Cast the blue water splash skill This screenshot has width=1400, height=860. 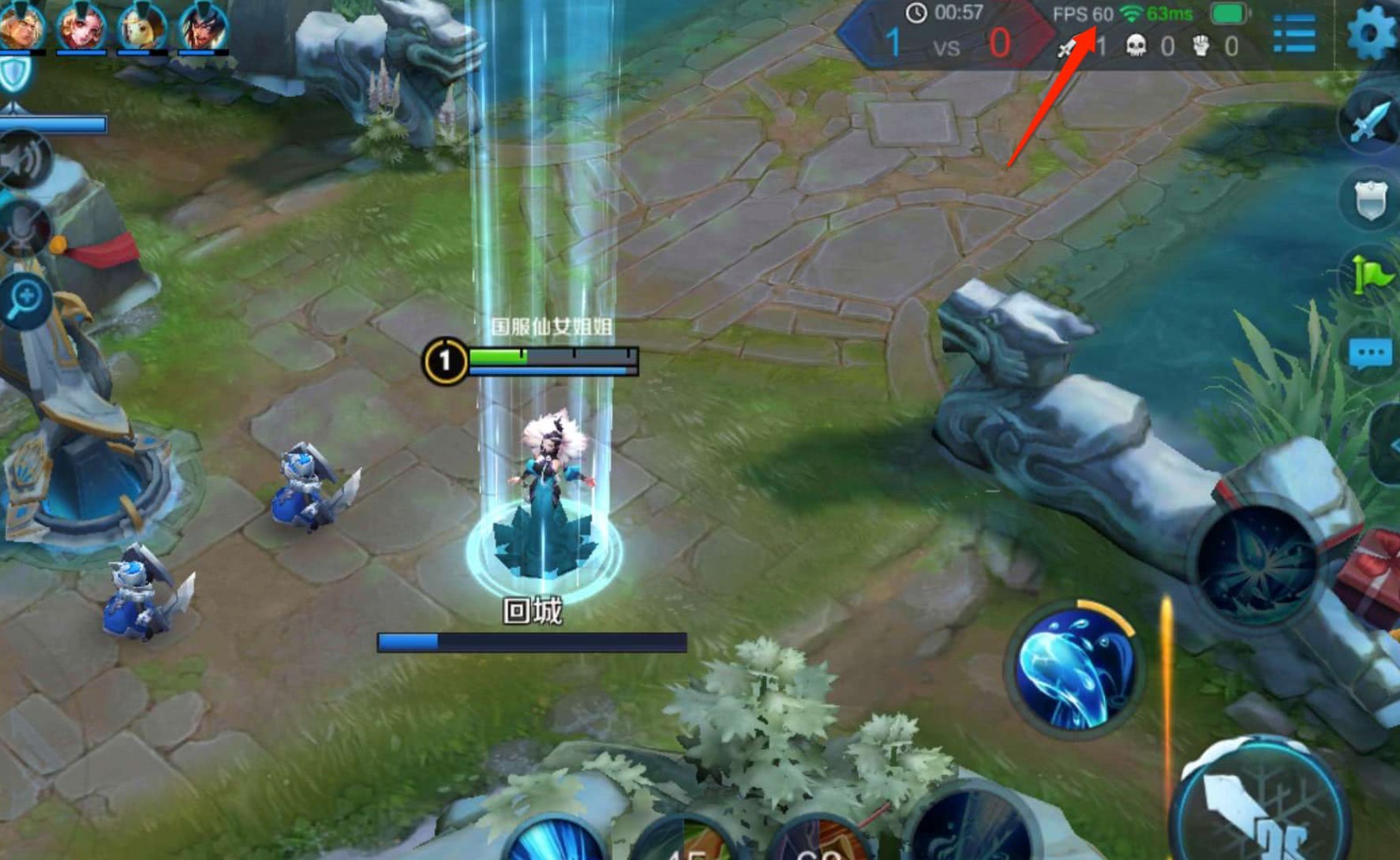pyautogui.click(x=1075, y=671)
